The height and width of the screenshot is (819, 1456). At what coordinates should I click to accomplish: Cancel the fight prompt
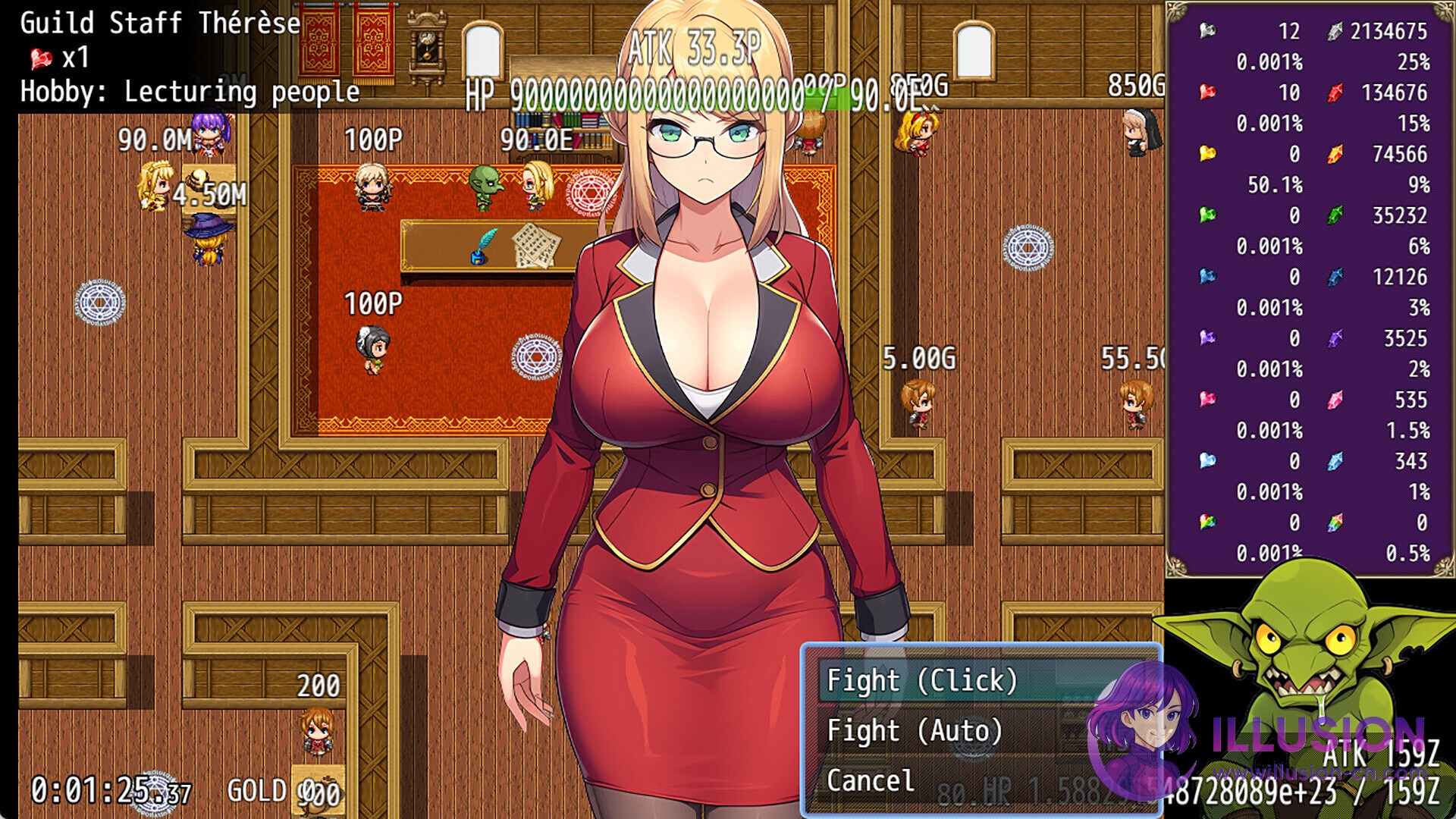(871, 781)
